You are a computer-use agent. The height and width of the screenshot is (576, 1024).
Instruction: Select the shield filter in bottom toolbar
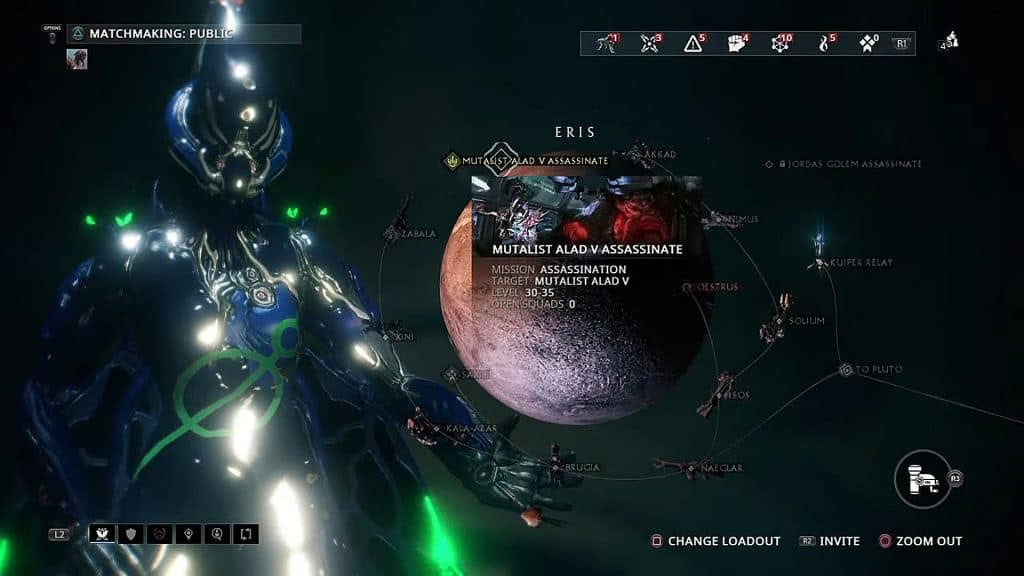[x=130, y=534]
